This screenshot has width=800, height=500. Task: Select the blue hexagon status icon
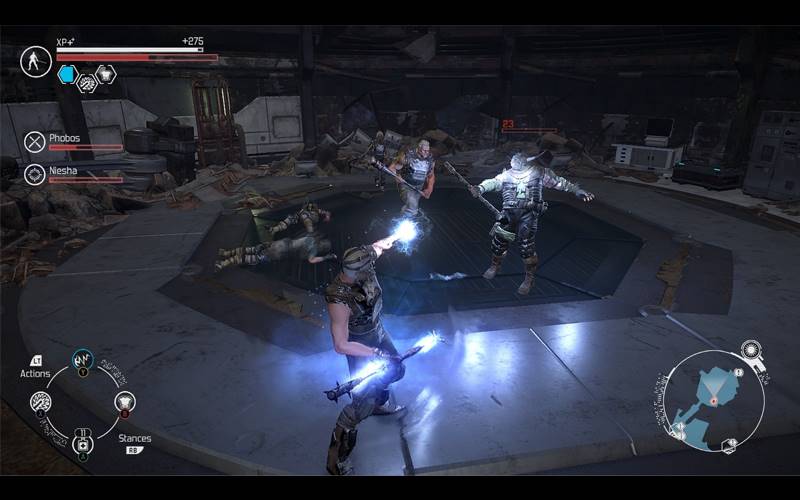point(66,74)
